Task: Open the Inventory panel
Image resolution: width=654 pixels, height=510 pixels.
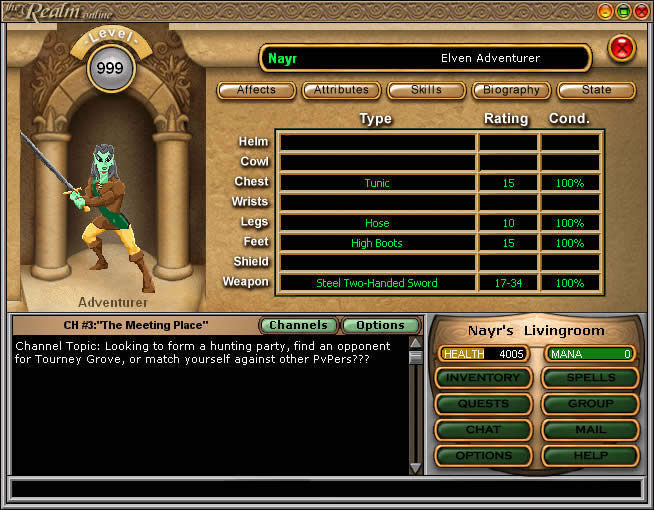Action: (482, 378)
